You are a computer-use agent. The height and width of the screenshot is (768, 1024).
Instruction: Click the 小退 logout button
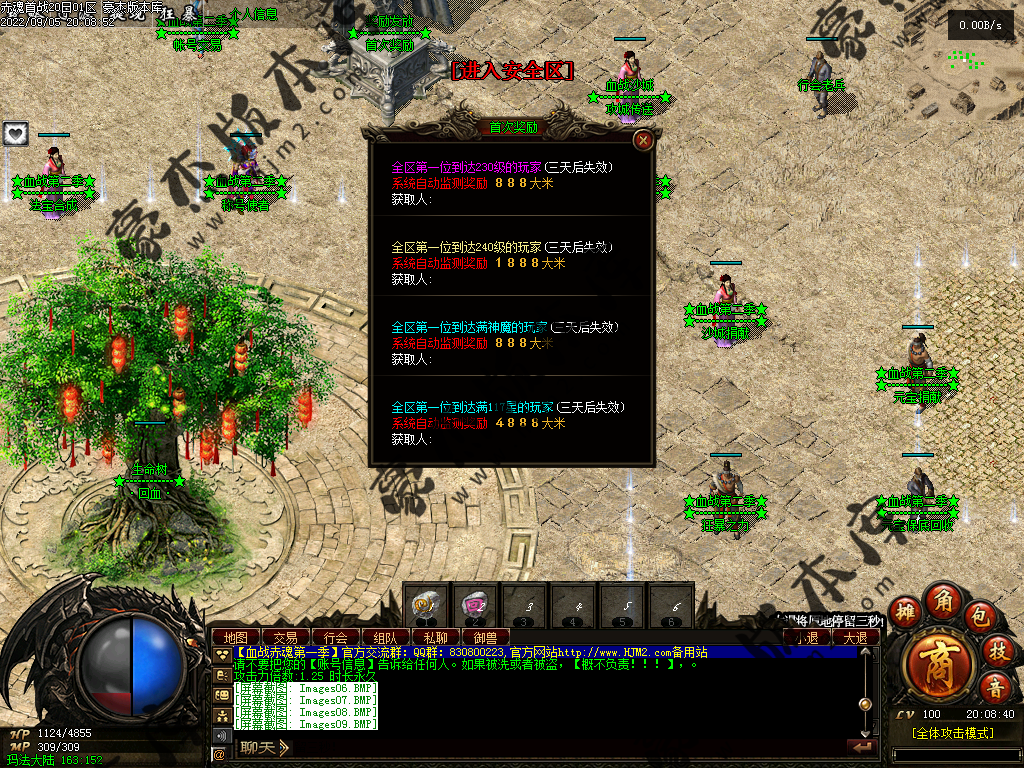pos(806,637)
